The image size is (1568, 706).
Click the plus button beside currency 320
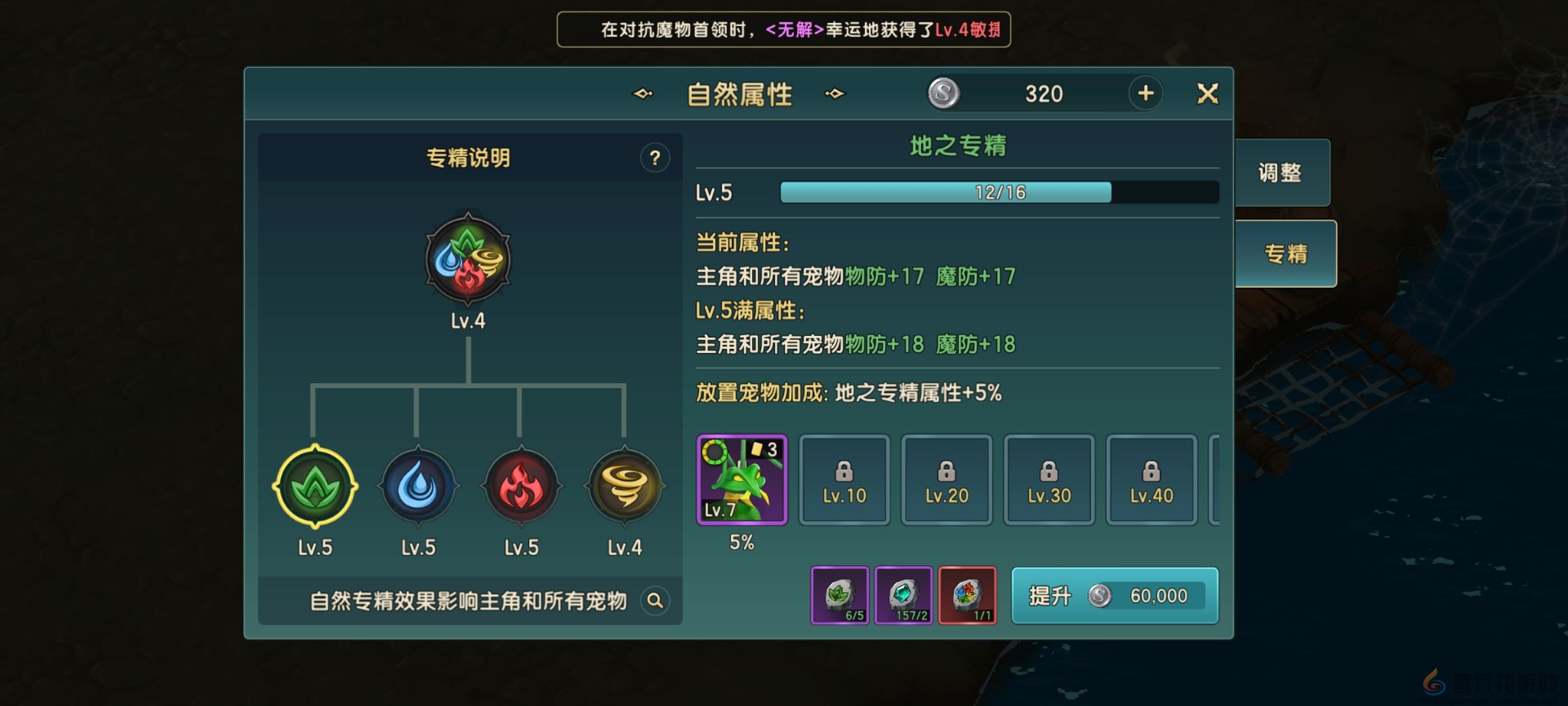pos(1145,93)
